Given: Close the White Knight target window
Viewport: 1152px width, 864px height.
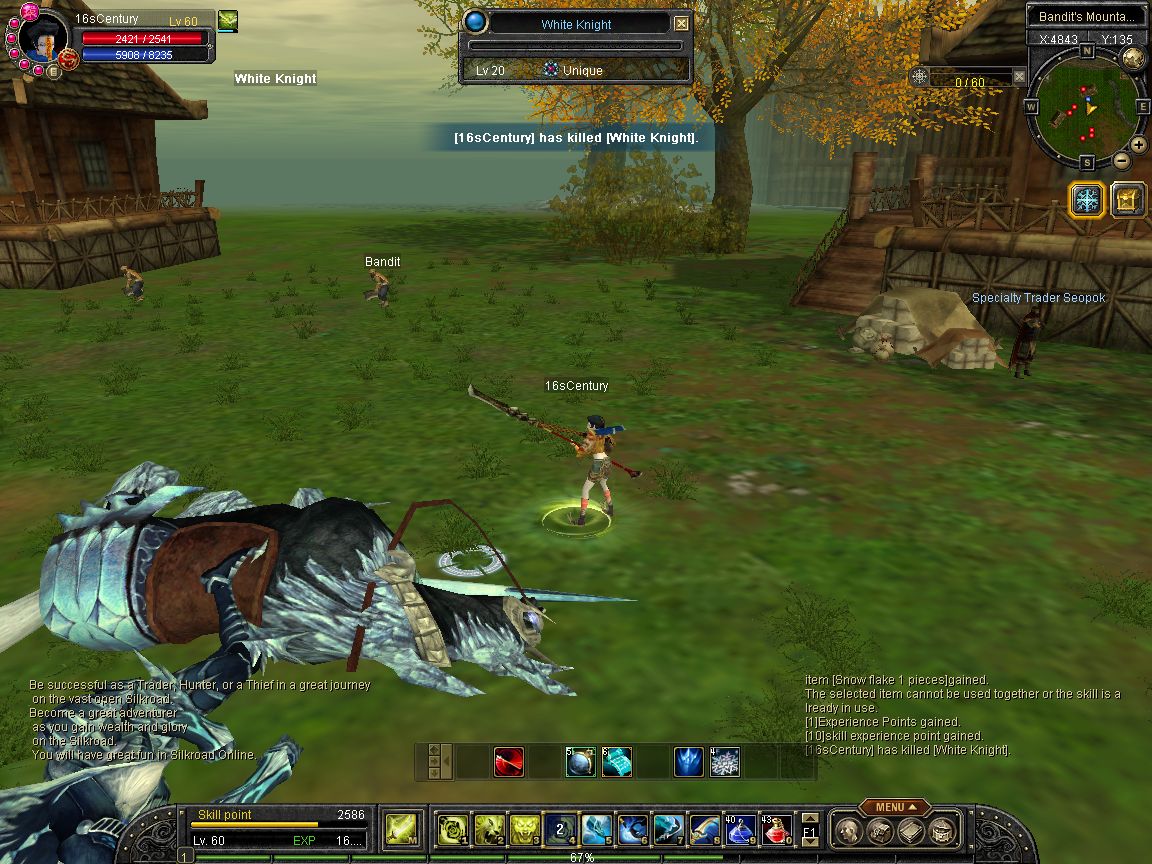Looking at the screenshot, I should click(682, 23).
